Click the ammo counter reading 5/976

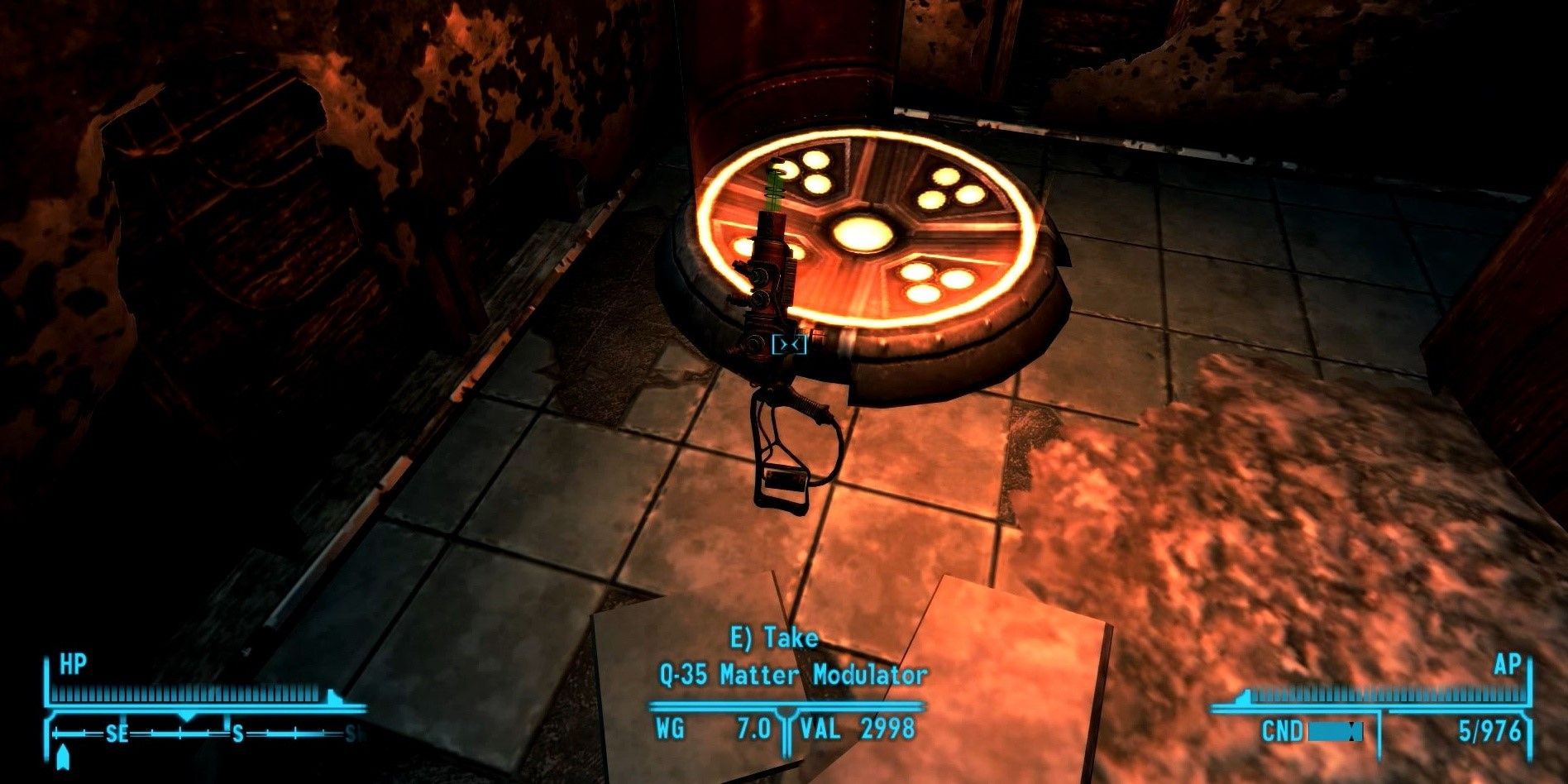click(x=1491, y=731)
